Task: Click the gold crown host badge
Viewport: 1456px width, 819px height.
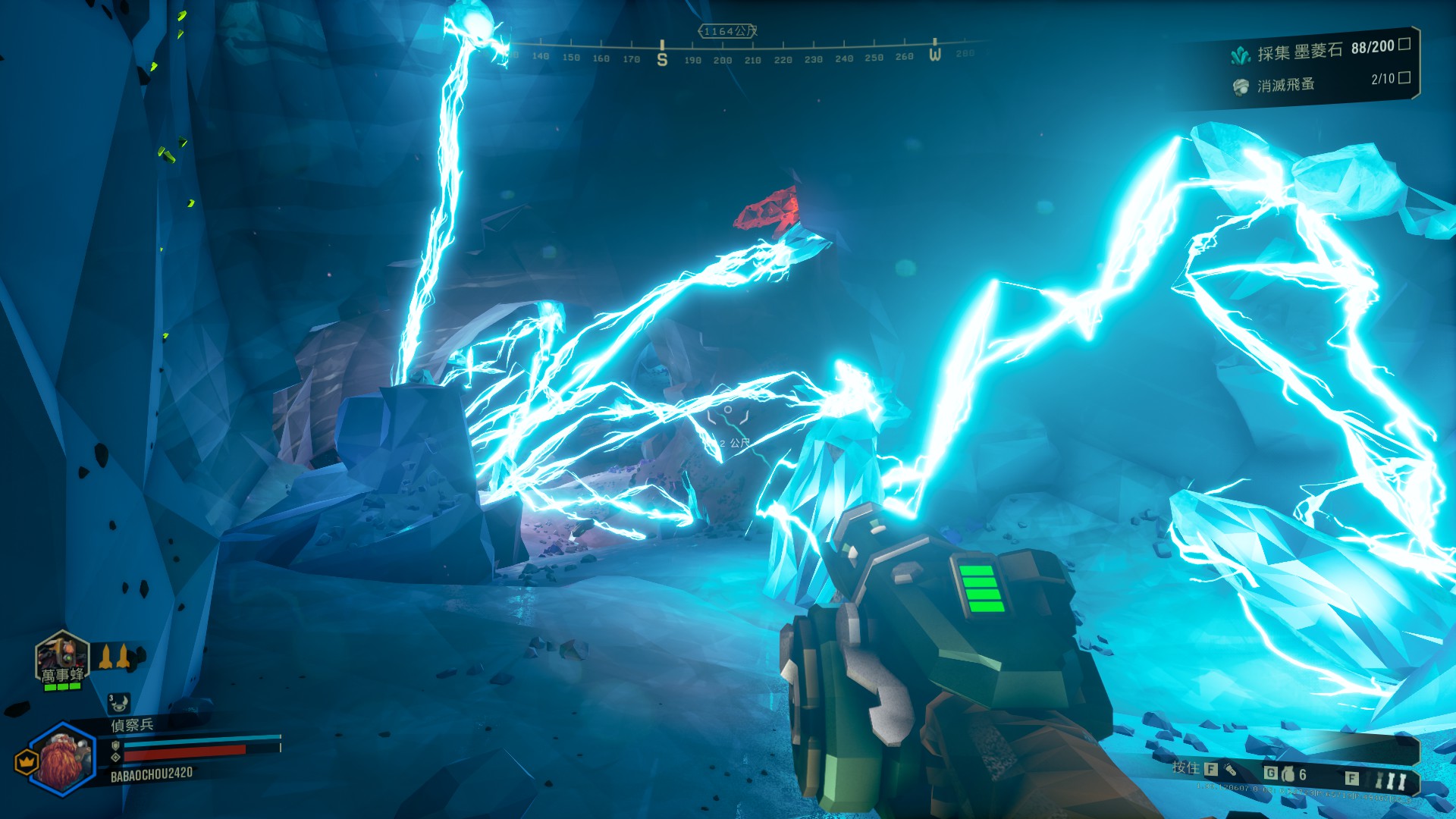Action: (x=27, y=761)
